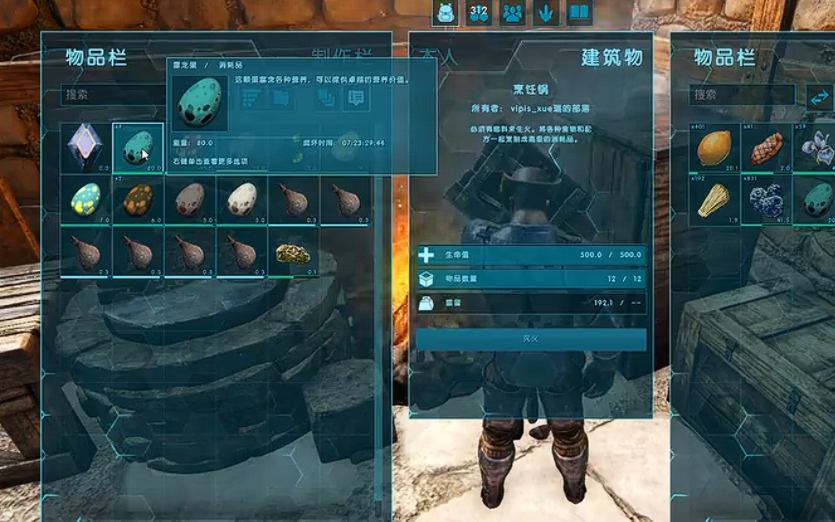Viewport: 835px width, 522px height.
Task: Select the teal spotted egg in left inventory
Action: coord(138,148)
